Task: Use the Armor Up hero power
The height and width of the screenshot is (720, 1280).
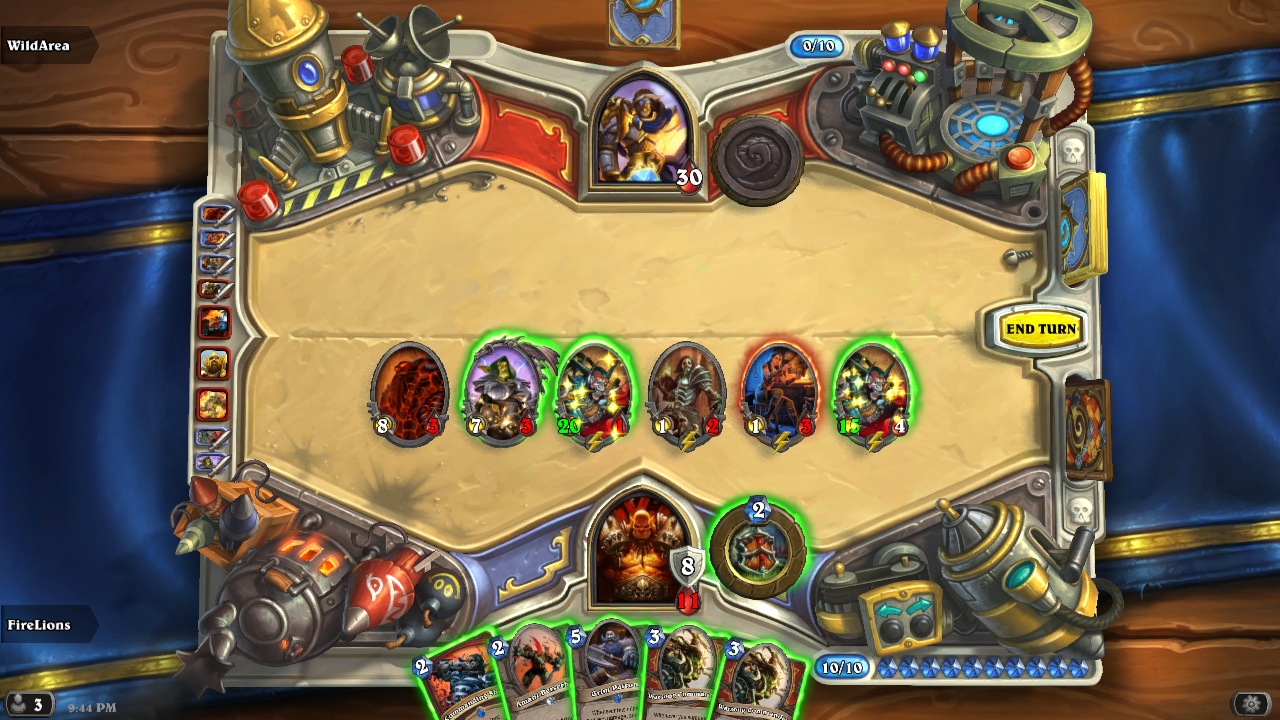Action: [757, 549]
